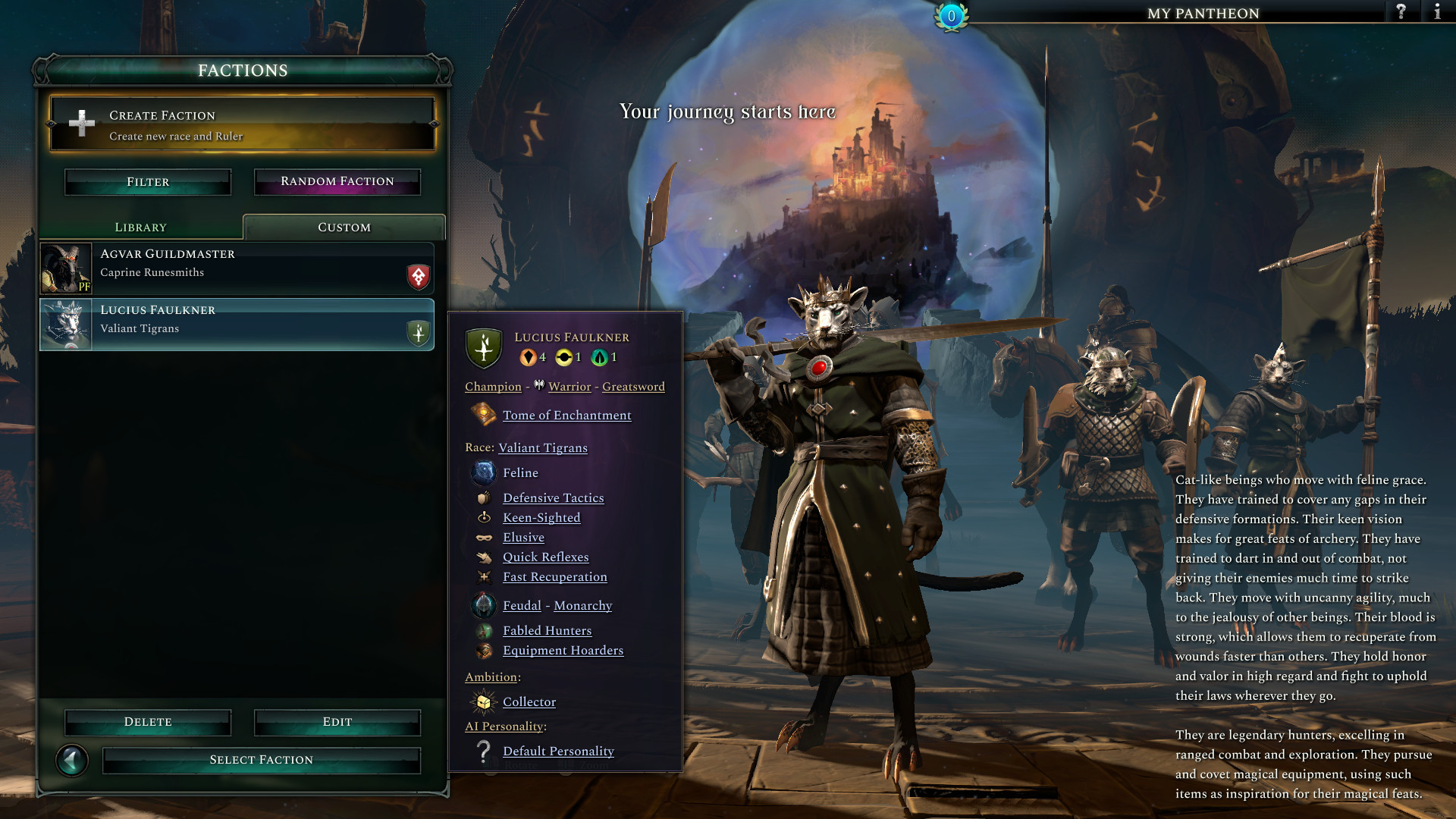Viewport: 1456px width, 819px height.
Task: Select the Lucius Faulkner faction row
Action: (x=237, y=325)
